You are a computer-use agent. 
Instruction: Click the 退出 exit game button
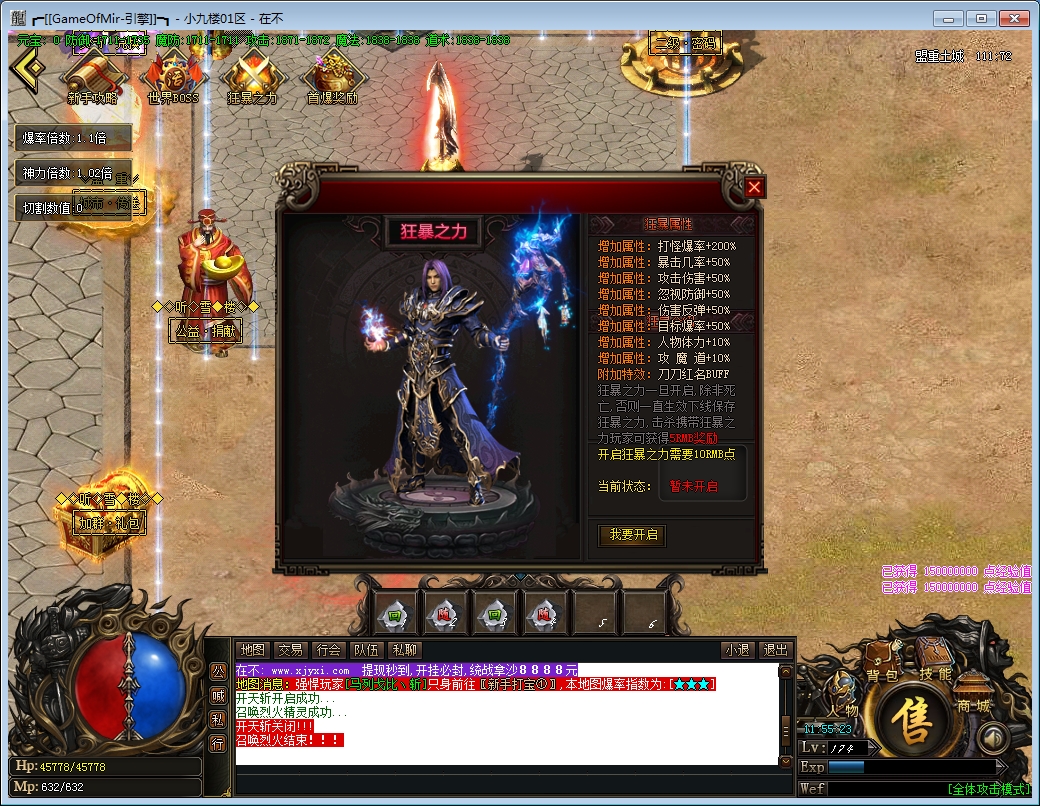[x=775, y=650]
